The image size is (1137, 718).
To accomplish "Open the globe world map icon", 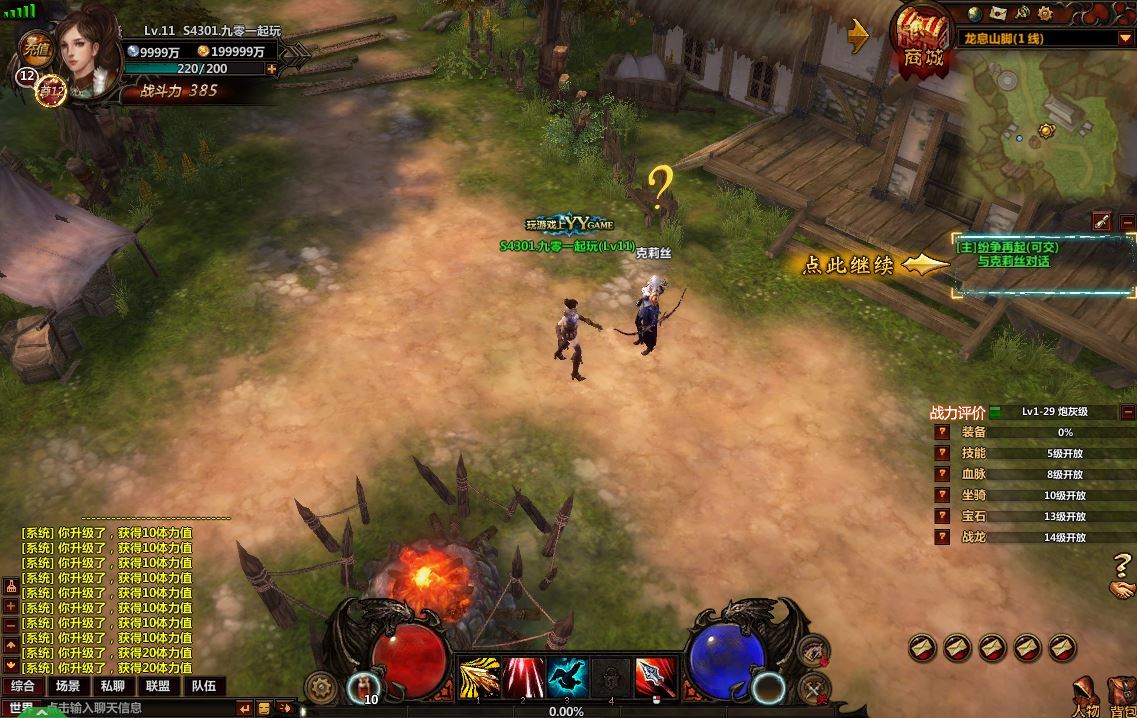I will (x=975, y=13).
